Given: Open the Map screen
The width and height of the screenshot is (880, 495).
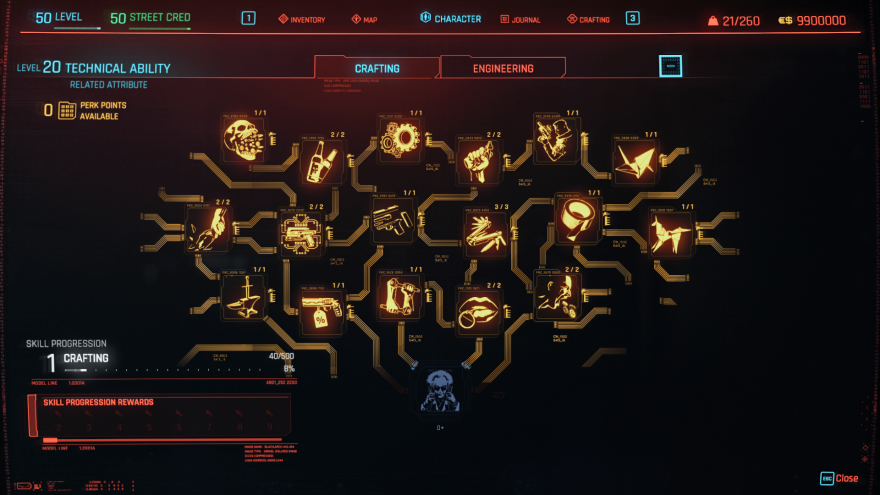Looking at the screenshot, I should point(364,19).
